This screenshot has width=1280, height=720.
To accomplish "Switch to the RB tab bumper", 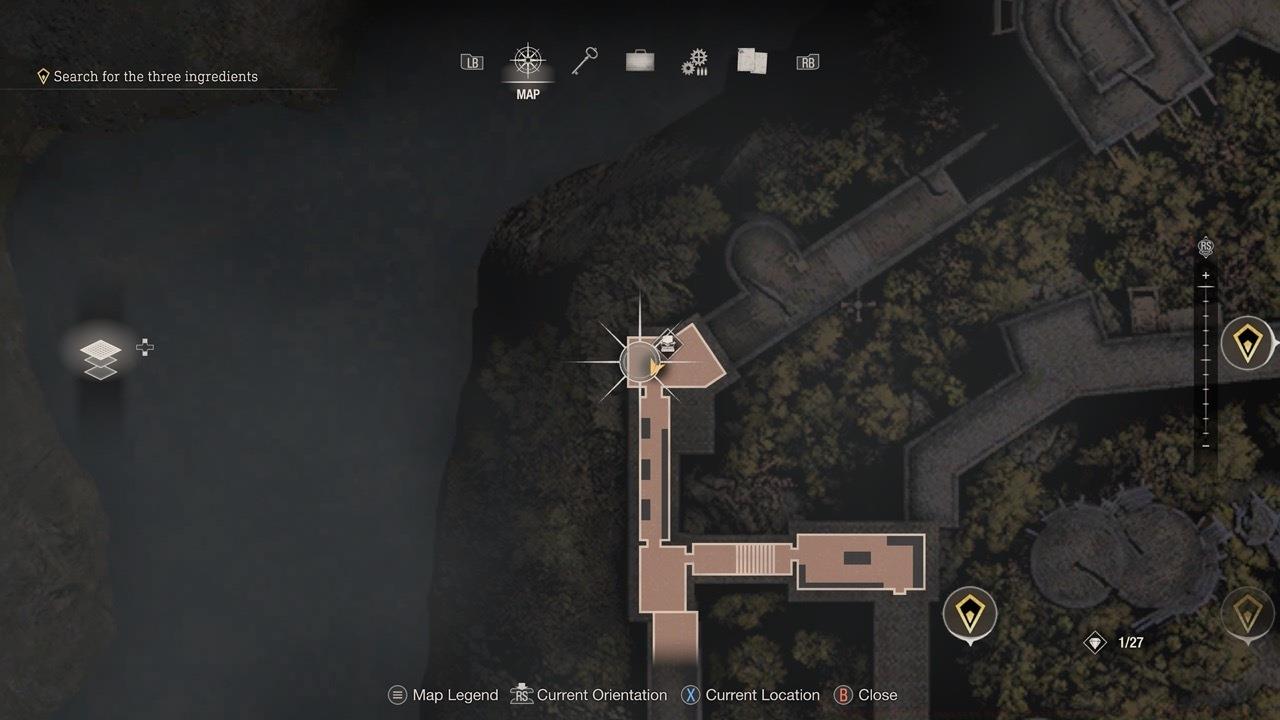I will point(807,60).
